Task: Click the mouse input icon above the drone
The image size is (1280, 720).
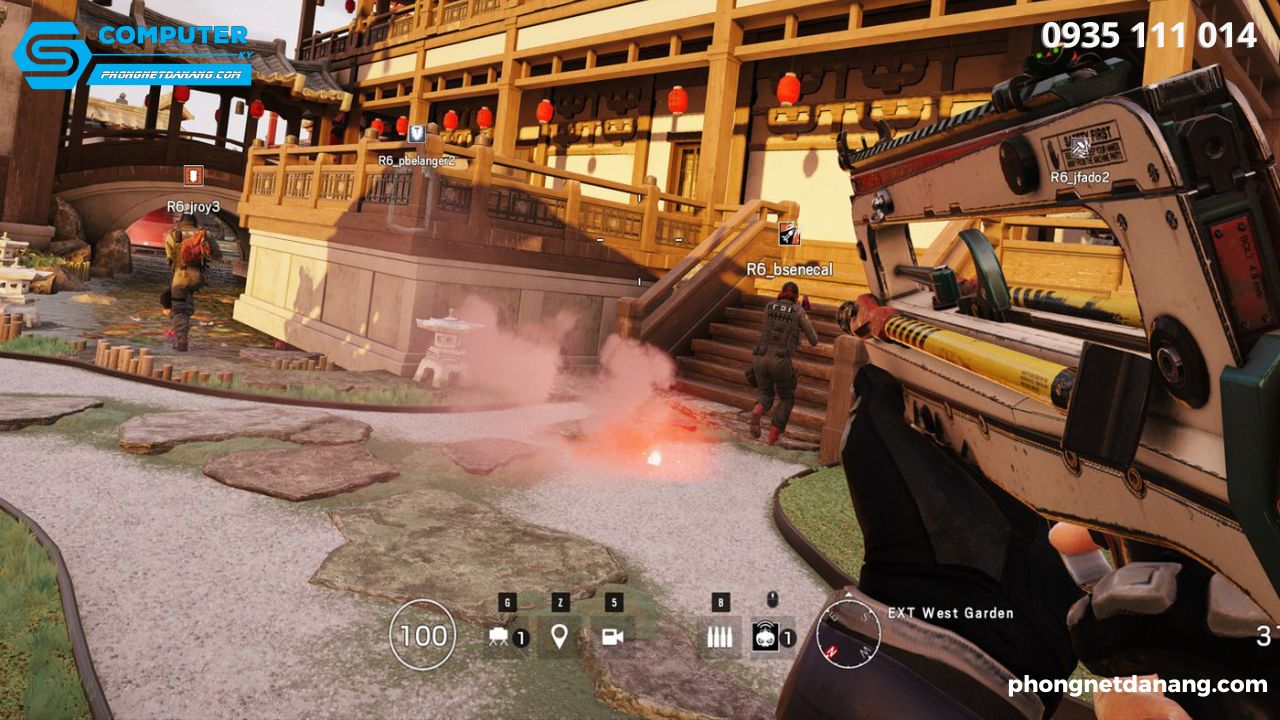Action: pyautogui.click(x=771, y=599)
